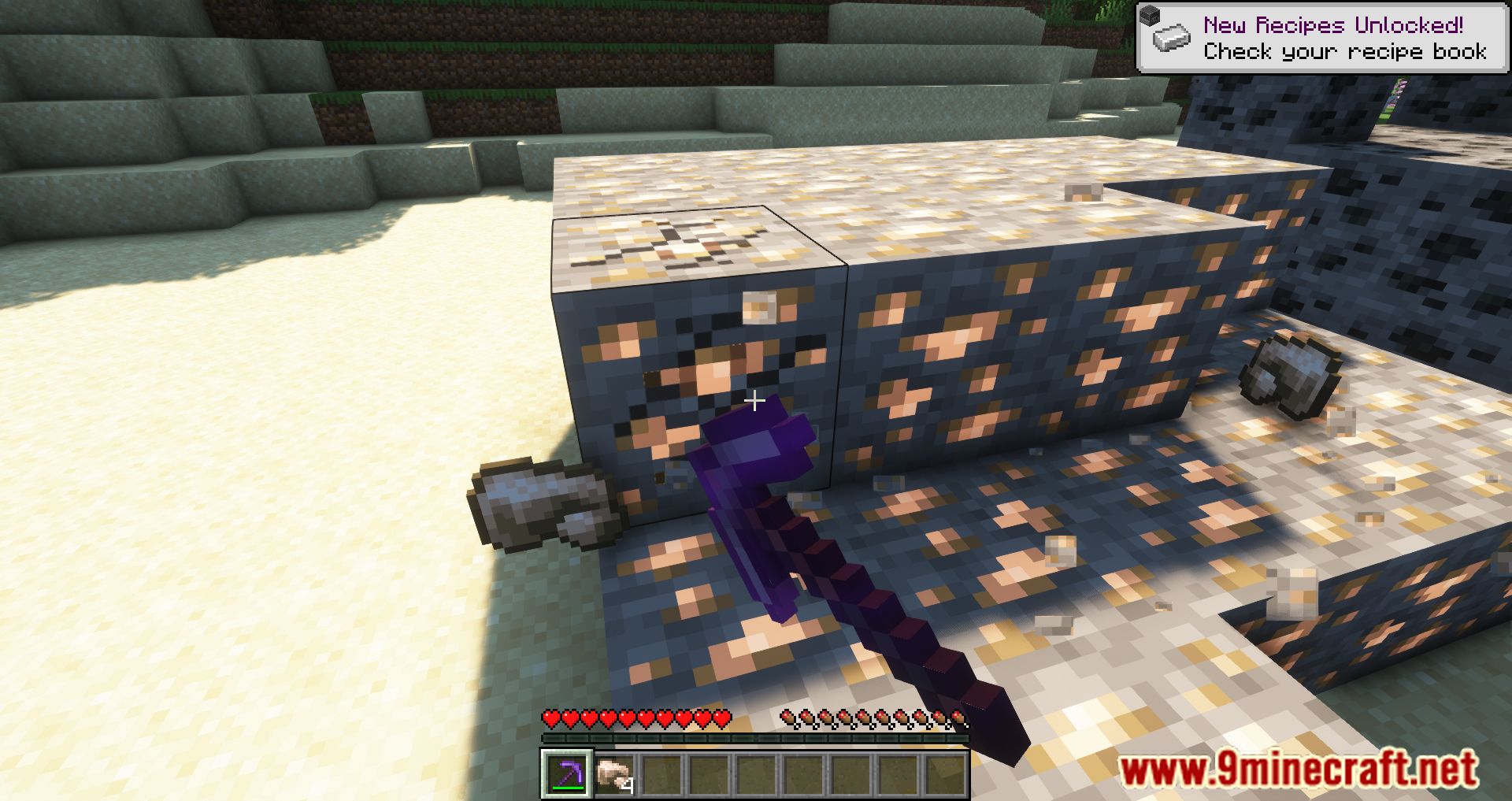Screen dimensions: 1512x801
Task: Click the iron ingot icon on the notification toast
Action: pos(1171,38)
